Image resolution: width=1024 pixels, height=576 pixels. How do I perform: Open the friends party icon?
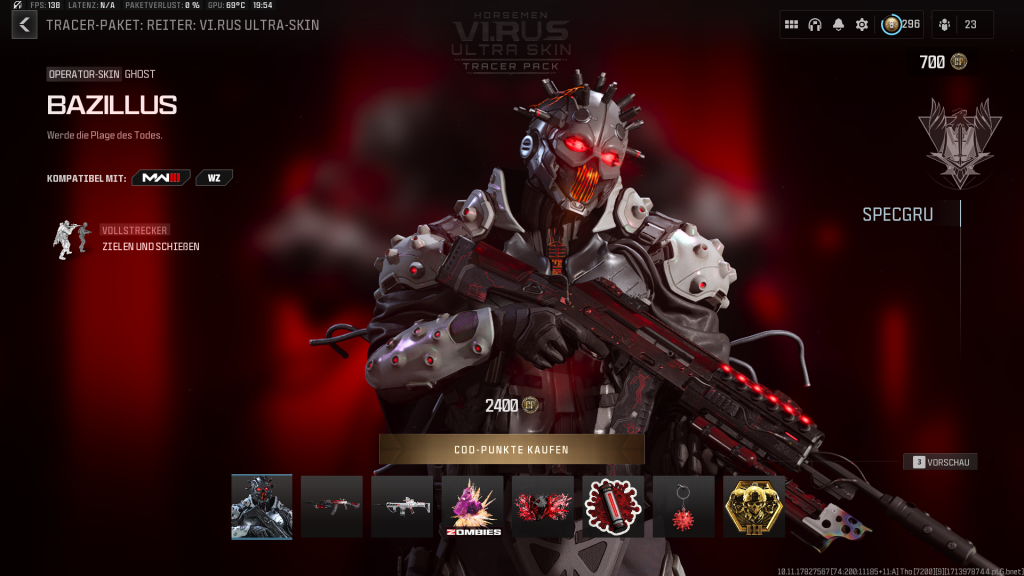[x=962, y=25]
